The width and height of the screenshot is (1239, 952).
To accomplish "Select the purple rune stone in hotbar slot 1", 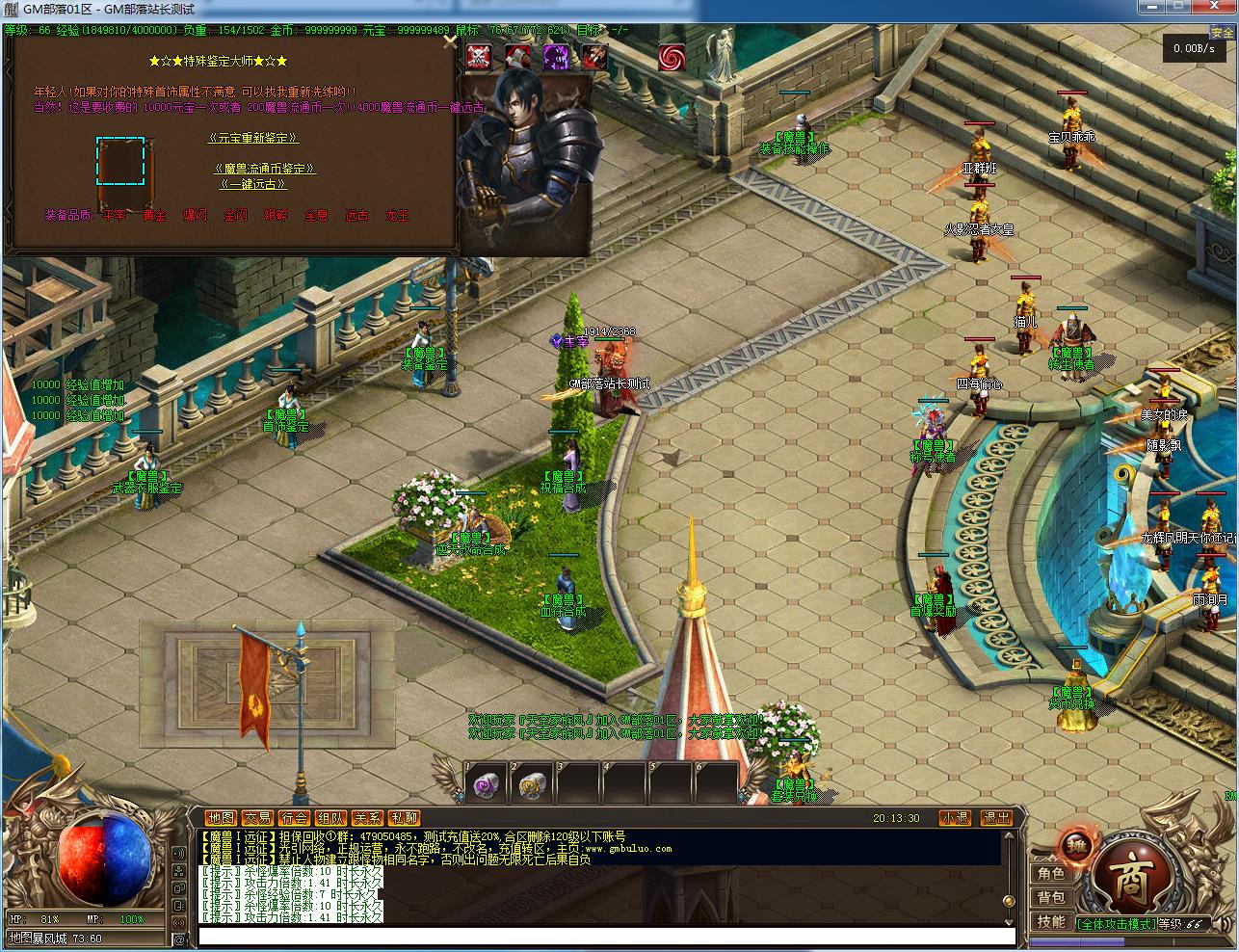I will tap(486, 785).
